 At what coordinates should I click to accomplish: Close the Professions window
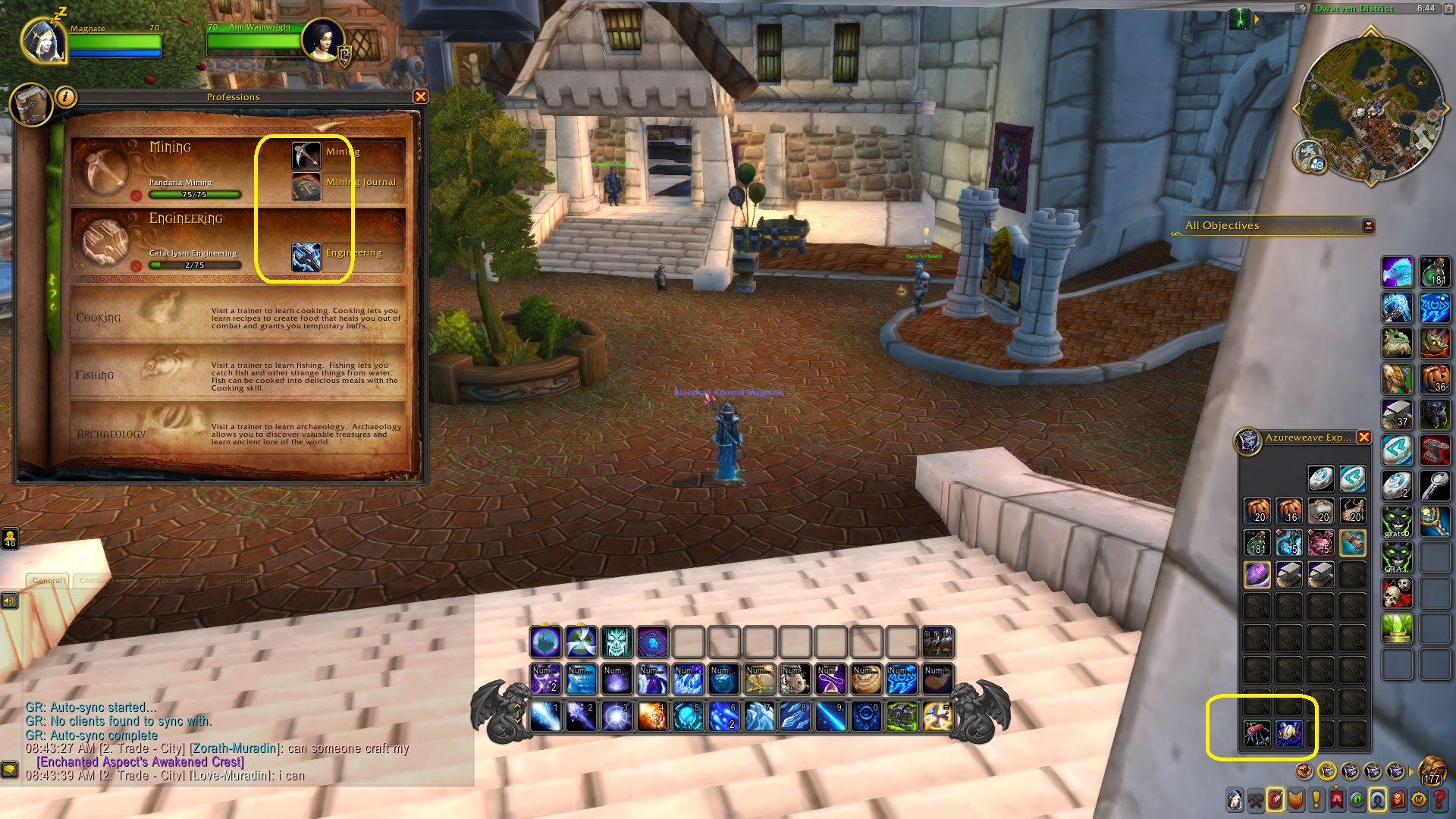(x=420, y=96)
